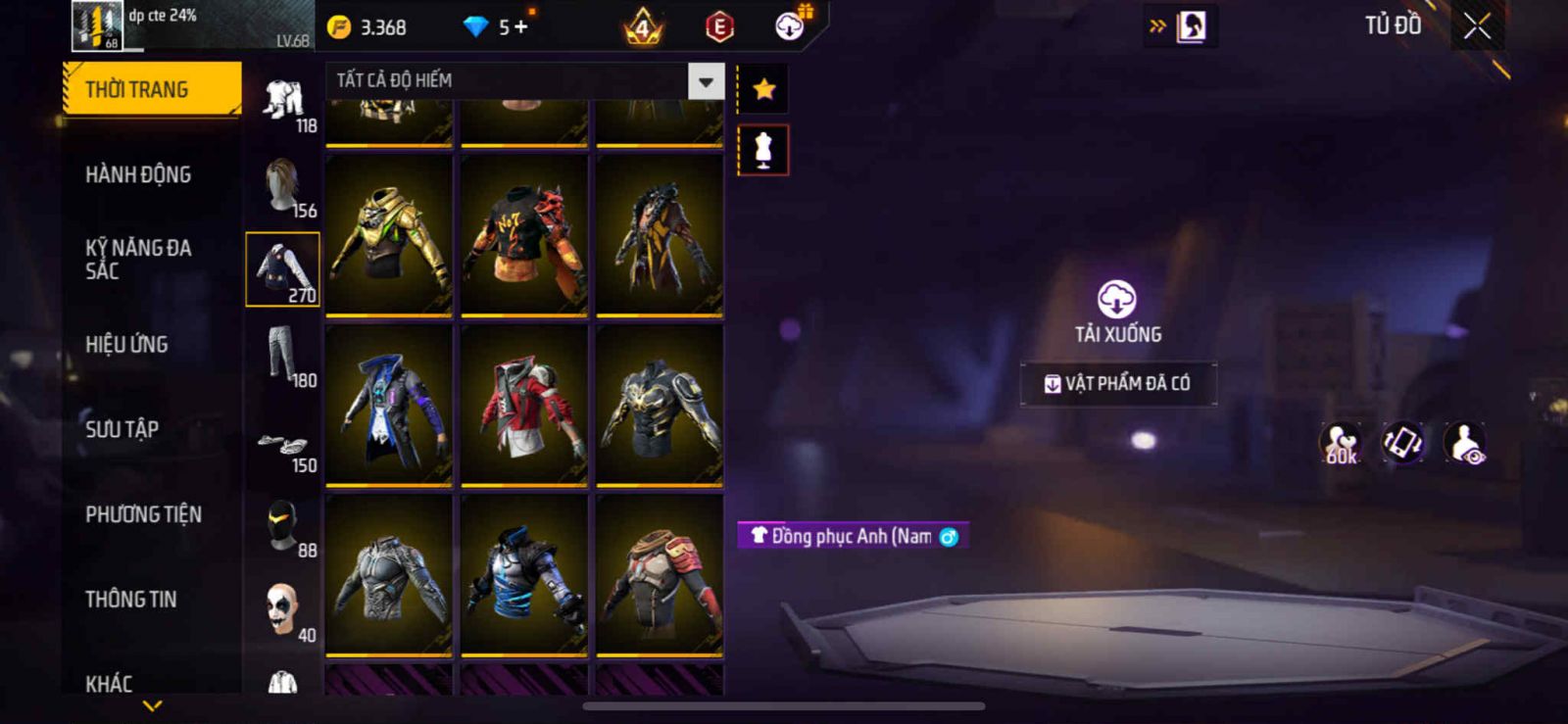Download resources with Tải Xuống
This screenshot has width=1568, height=724.
point(1117,312)
